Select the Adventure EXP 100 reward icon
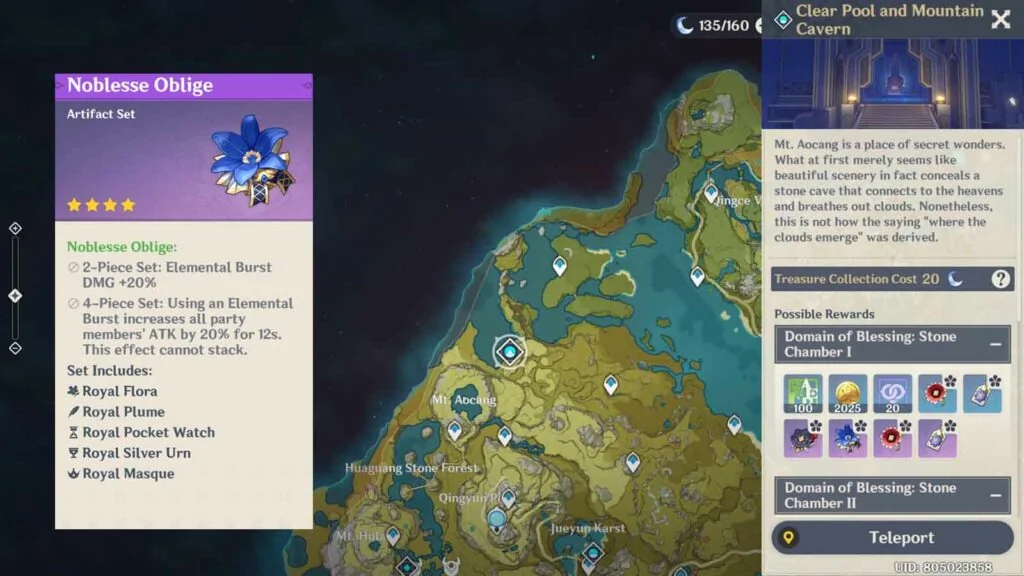The height and width of the screenshot is (576, 1024). tap(803, 394)
